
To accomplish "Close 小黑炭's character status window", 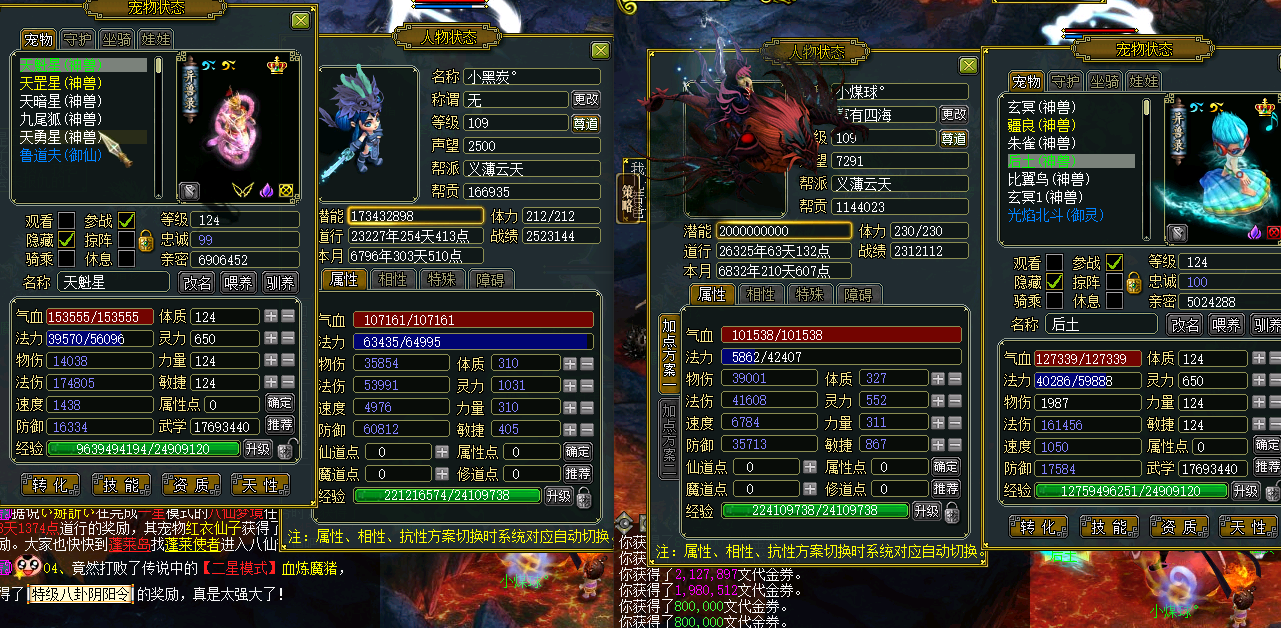I will click(x=600, y=50).
